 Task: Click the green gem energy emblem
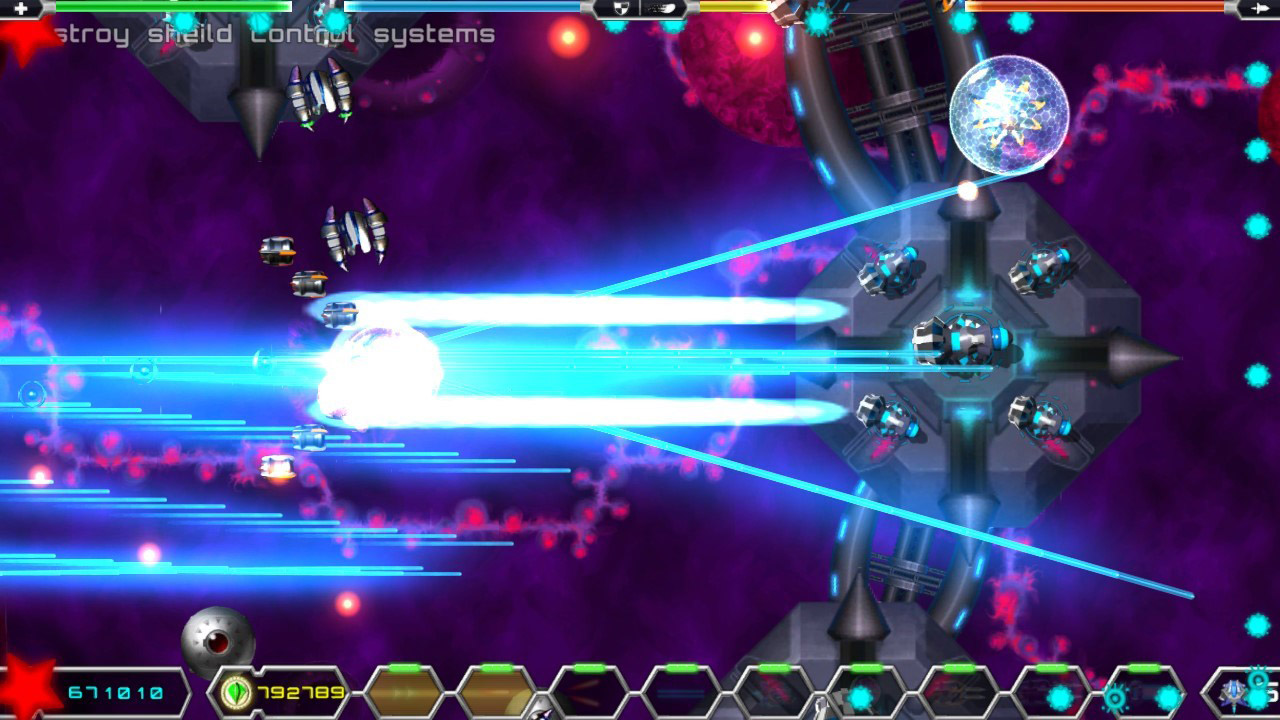[234, 692]
